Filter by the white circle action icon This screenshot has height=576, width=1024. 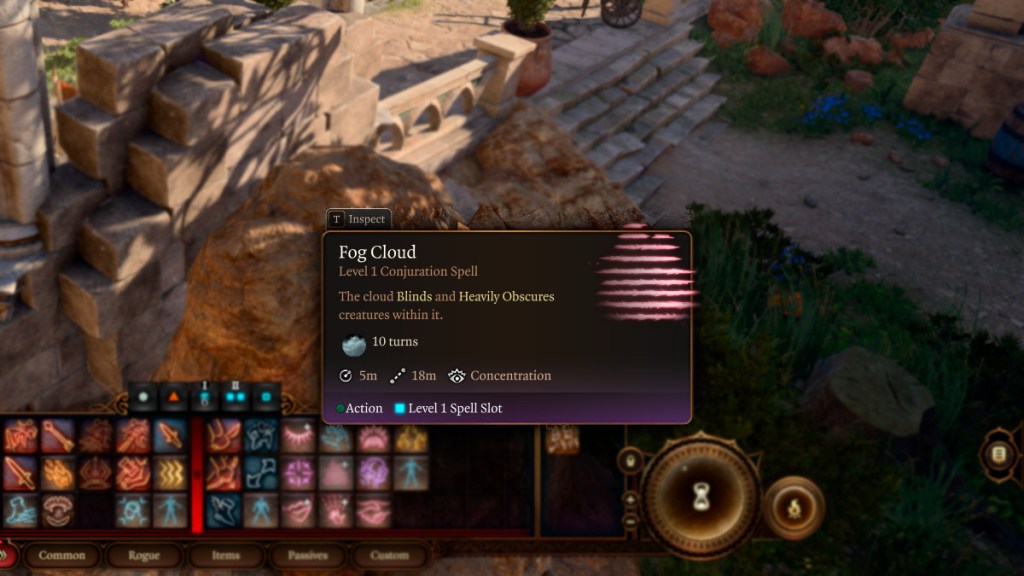click(x=142, y=397)
